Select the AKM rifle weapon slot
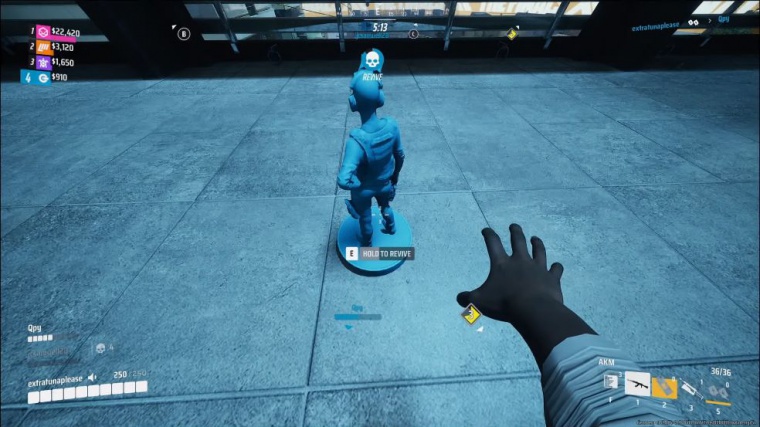 637,385
